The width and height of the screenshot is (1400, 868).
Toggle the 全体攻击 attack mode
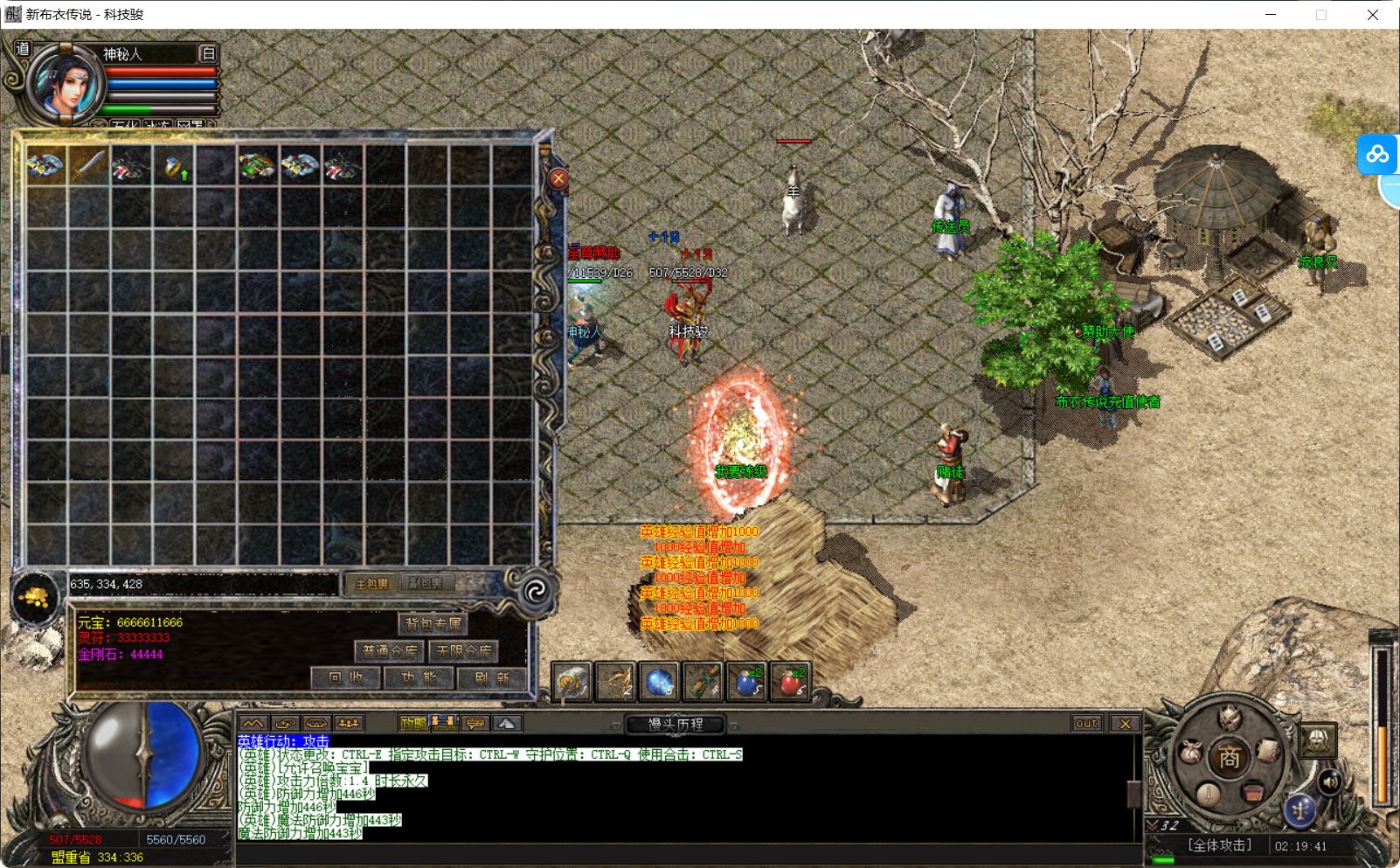point(1220,845)
